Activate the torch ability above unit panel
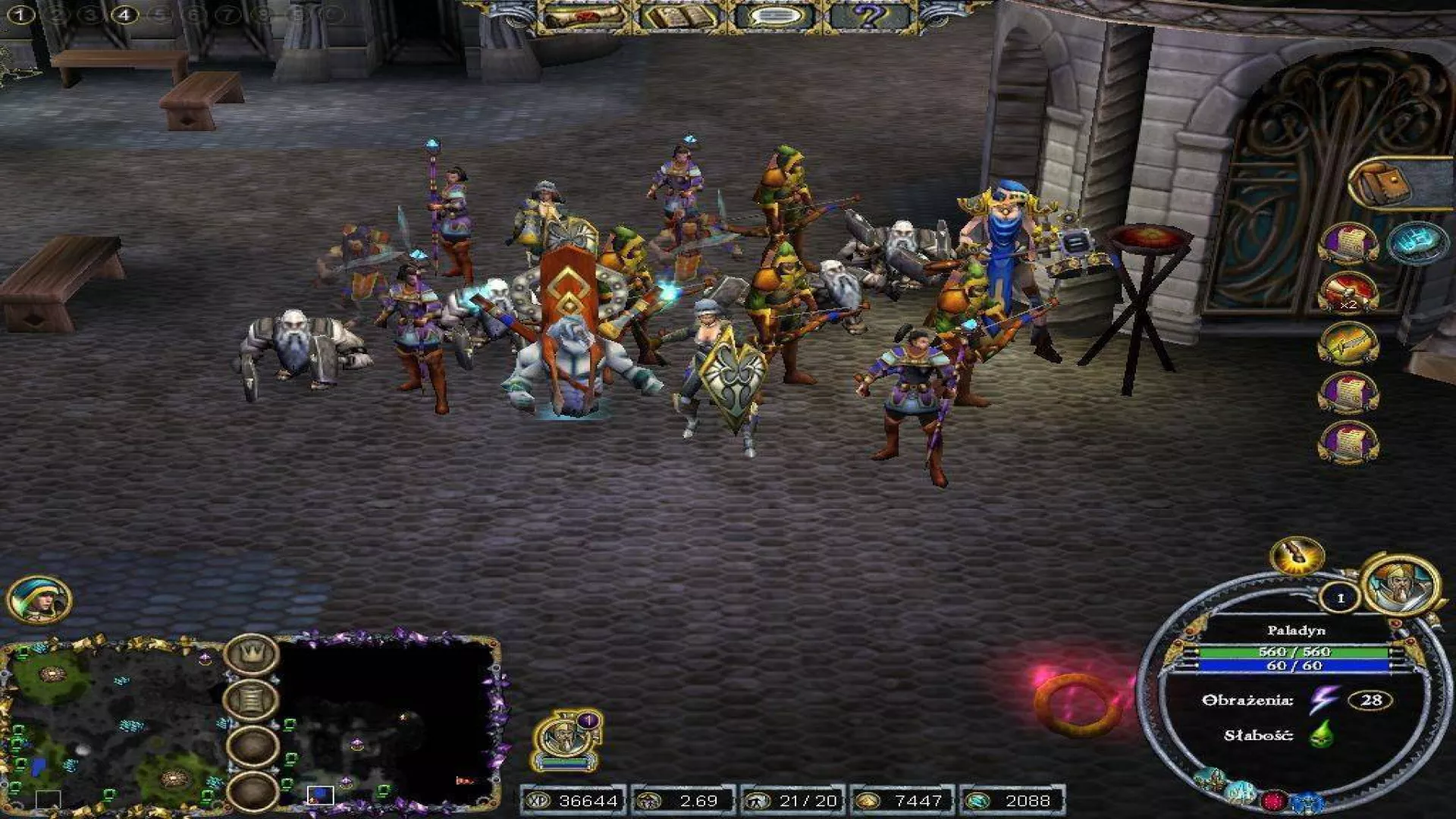The width and height of the screenshot is (1456, 819). click(x=1297, y=557)
